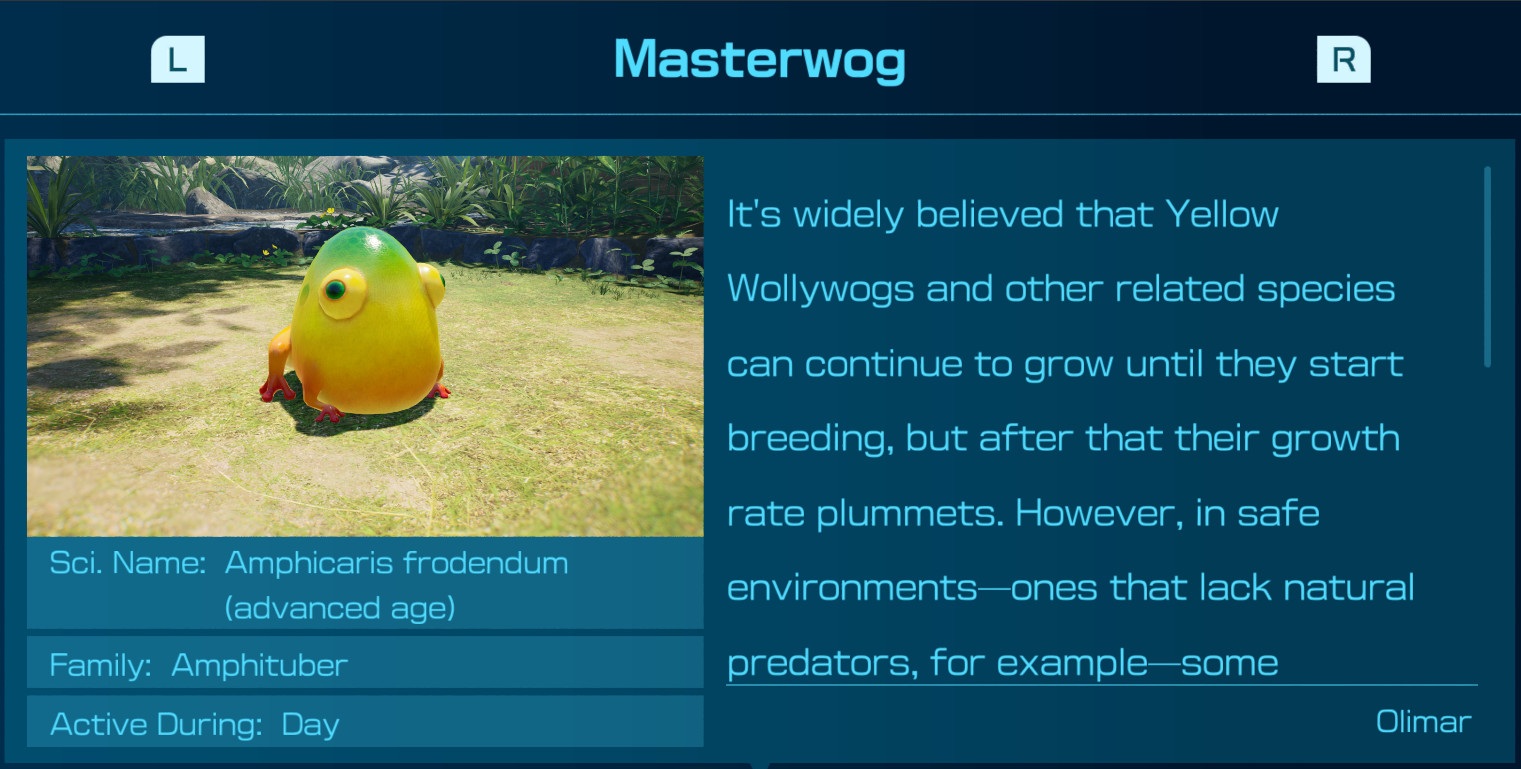Viewport: 1521px width, 769px height.
Task: Click the underlined final line of text
Action: coord(1001,662)
